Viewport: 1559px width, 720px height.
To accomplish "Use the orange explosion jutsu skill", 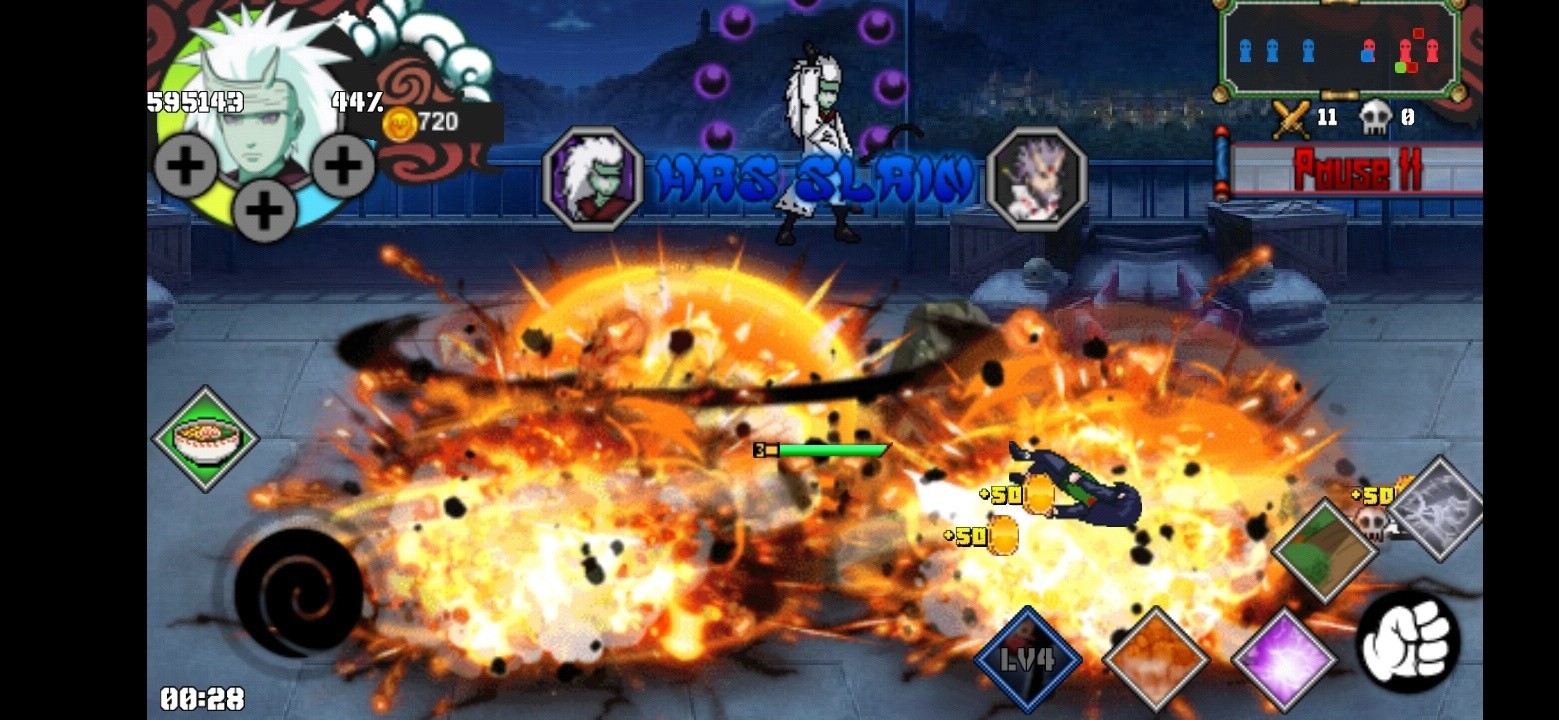I will [1160, 658].
